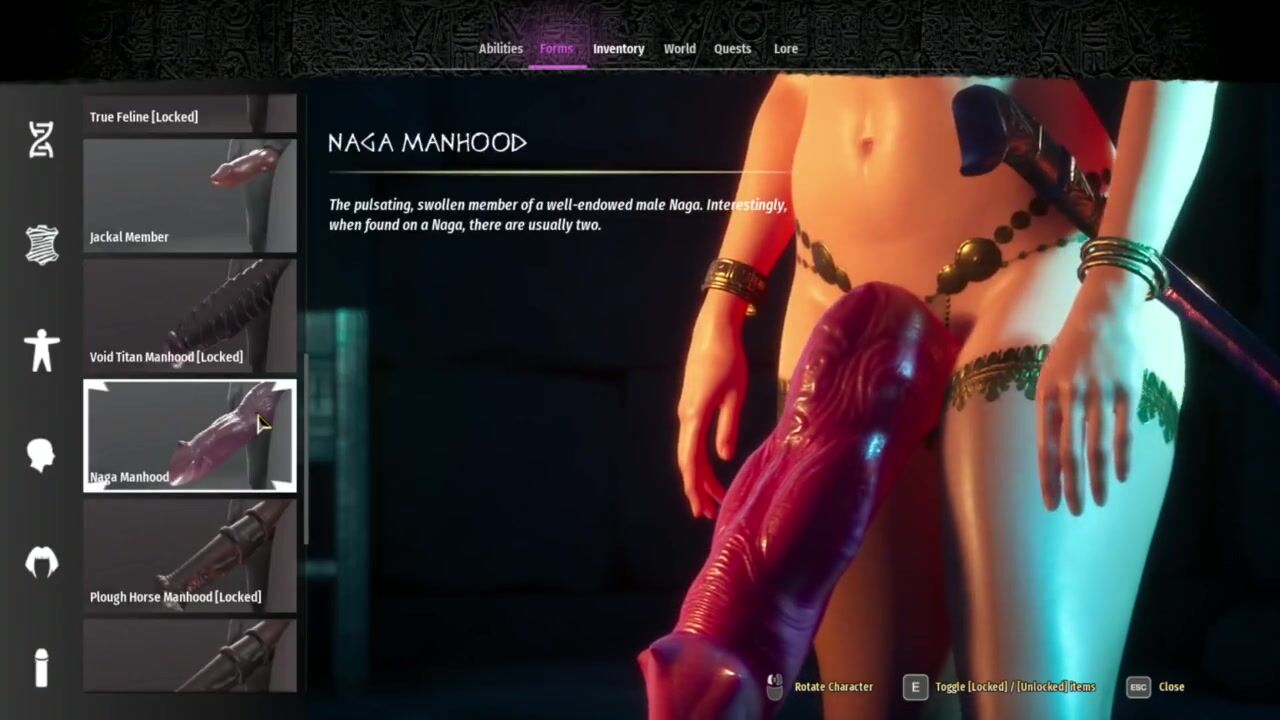The image size is (1280, 720).
Task: Pick the Void Titan locked entry
Action: pos(190,316)
